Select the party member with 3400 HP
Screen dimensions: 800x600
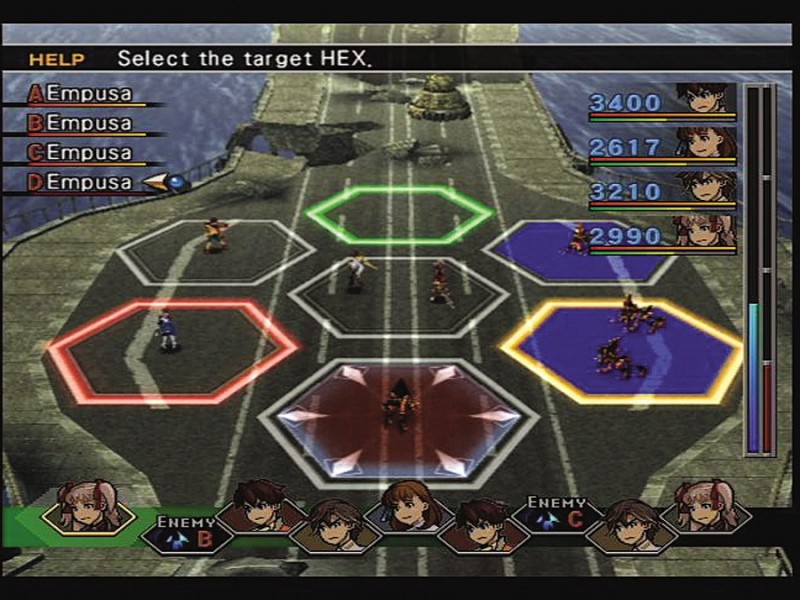[x=662, y=102]
